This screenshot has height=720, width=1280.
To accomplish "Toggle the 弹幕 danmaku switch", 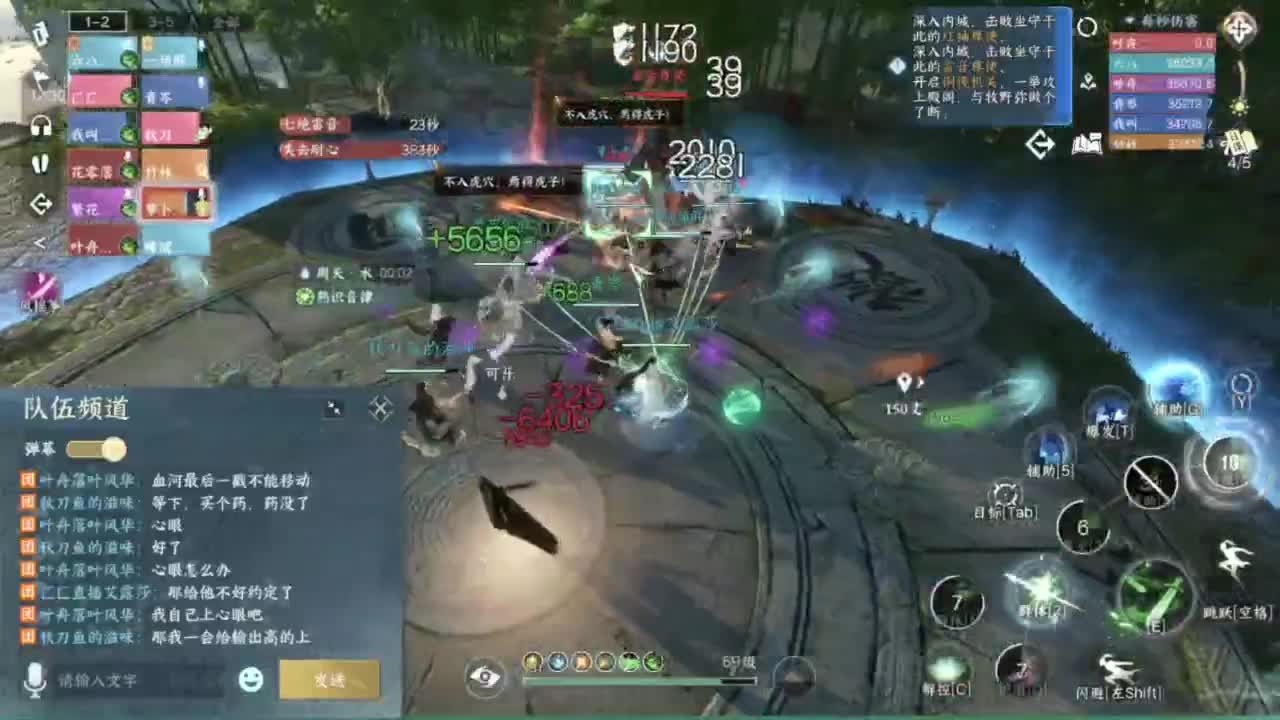I will 95,450.
